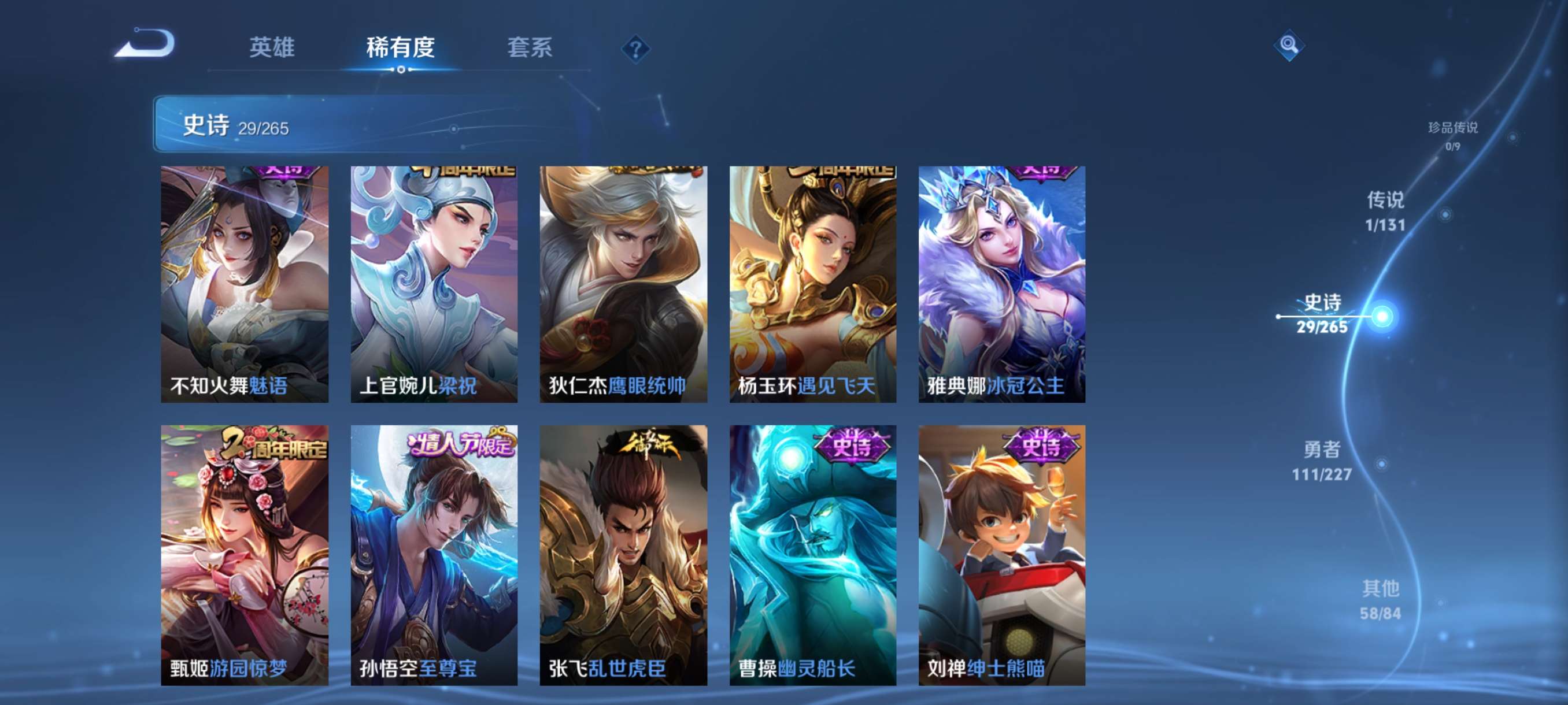Image resolution: width=1568 pixels, height=705 pixels.
Task: Switch to the 传说 rarity tier
Action: coord(1385,211)
